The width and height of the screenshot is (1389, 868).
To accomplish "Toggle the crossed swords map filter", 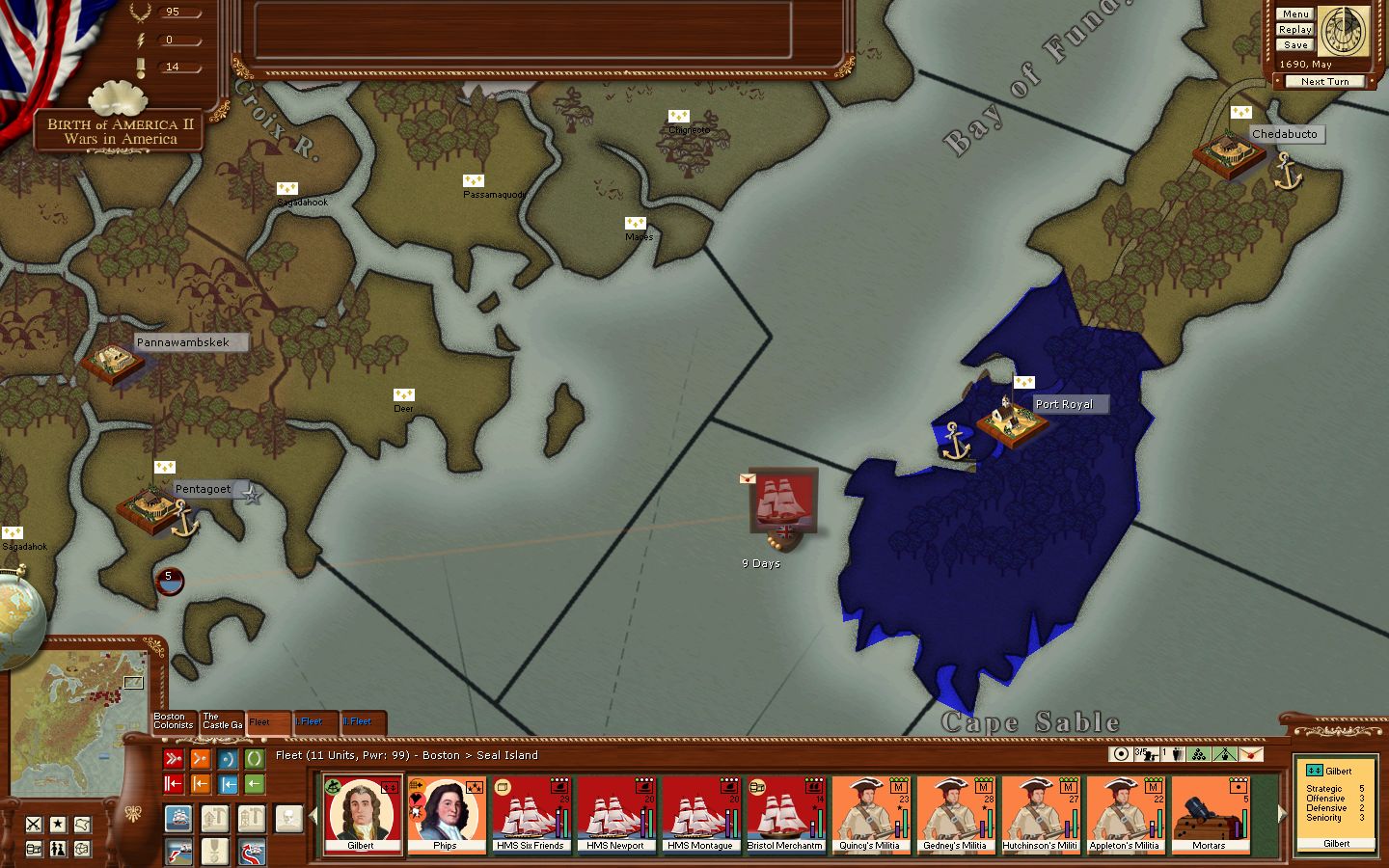I will (34, 825).
